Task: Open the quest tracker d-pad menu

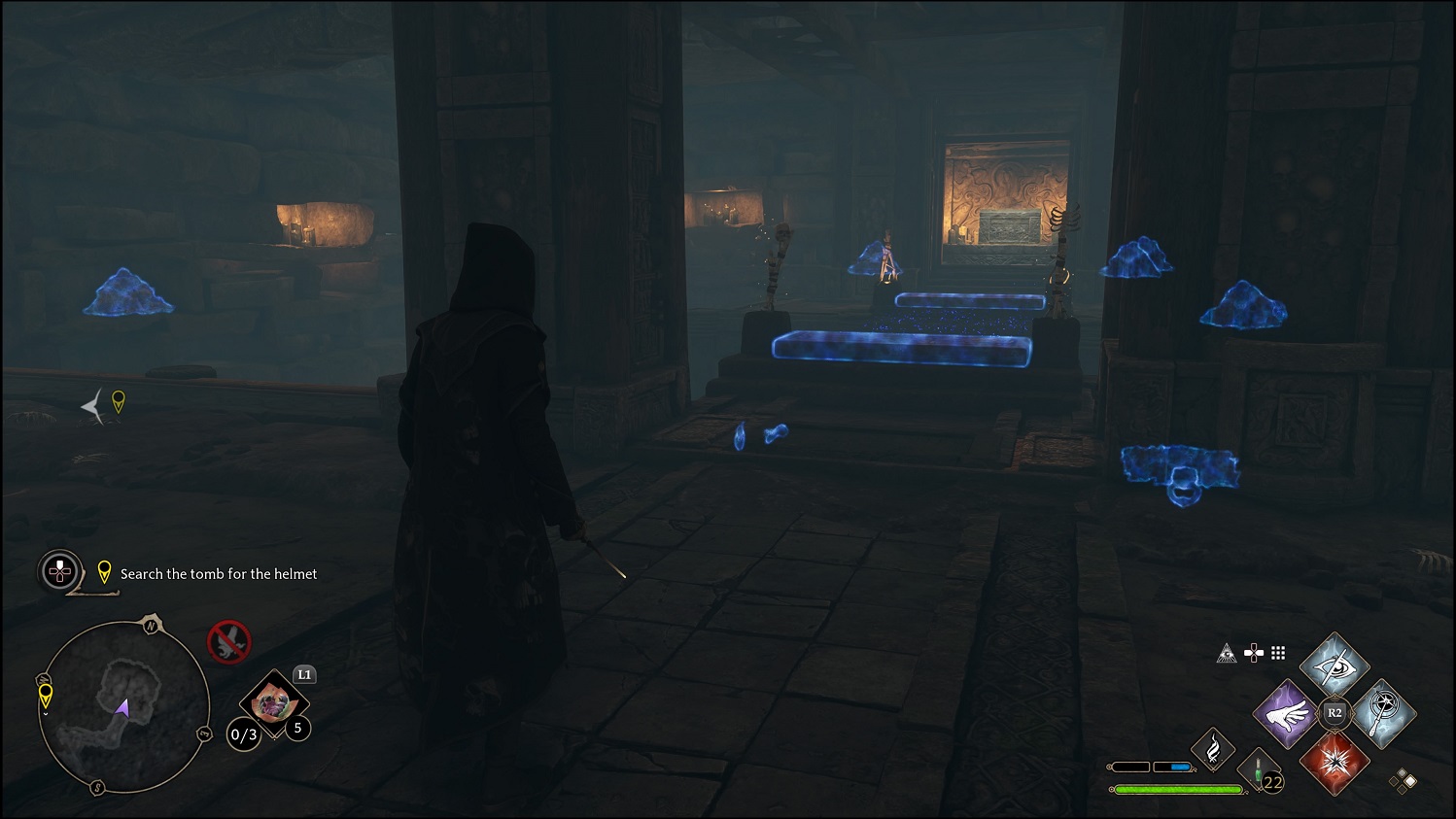Action: point(59,572)
